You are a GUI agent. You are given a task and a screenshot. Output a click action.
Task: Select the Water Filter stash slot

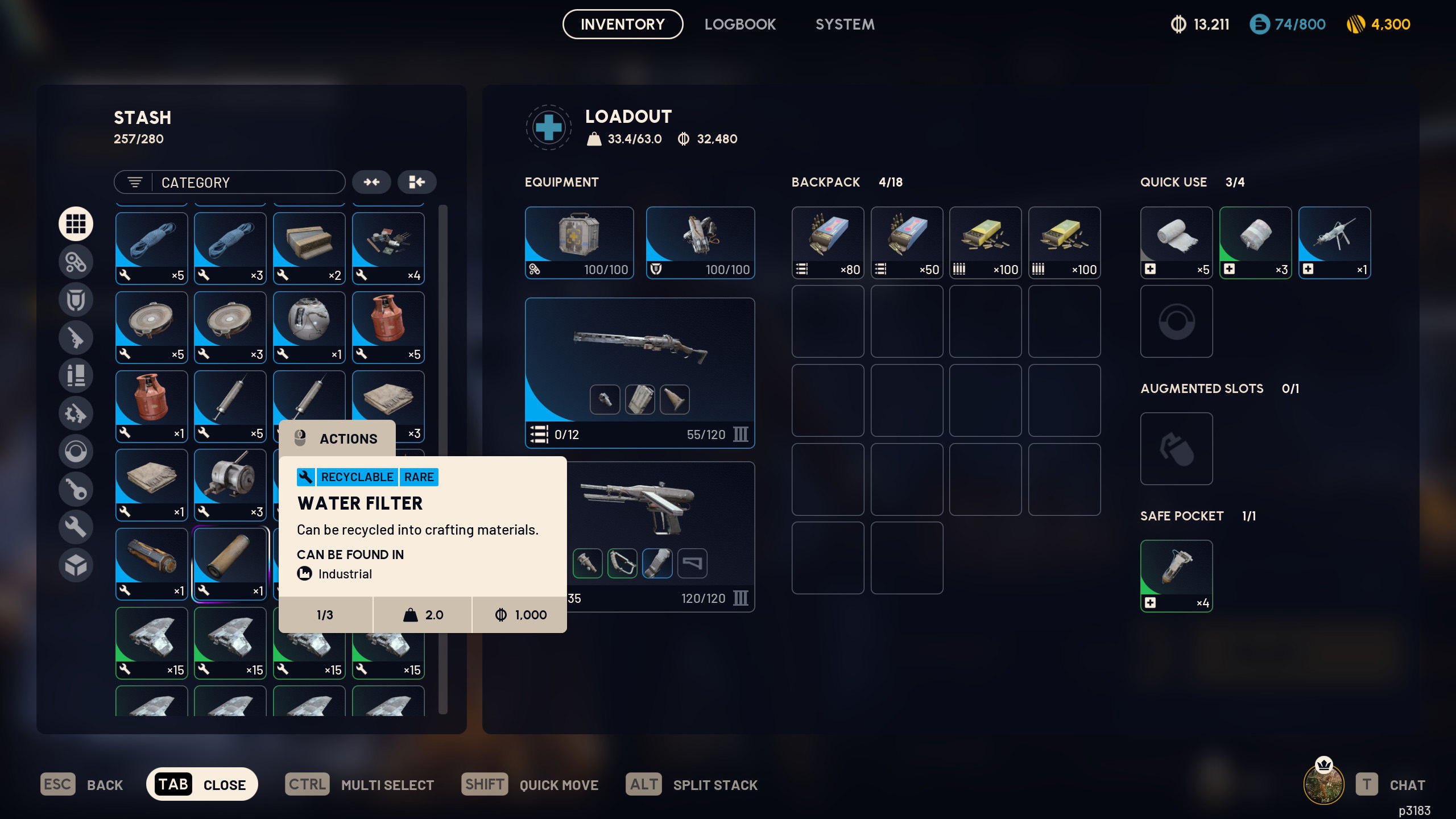(x=230, y=564)
